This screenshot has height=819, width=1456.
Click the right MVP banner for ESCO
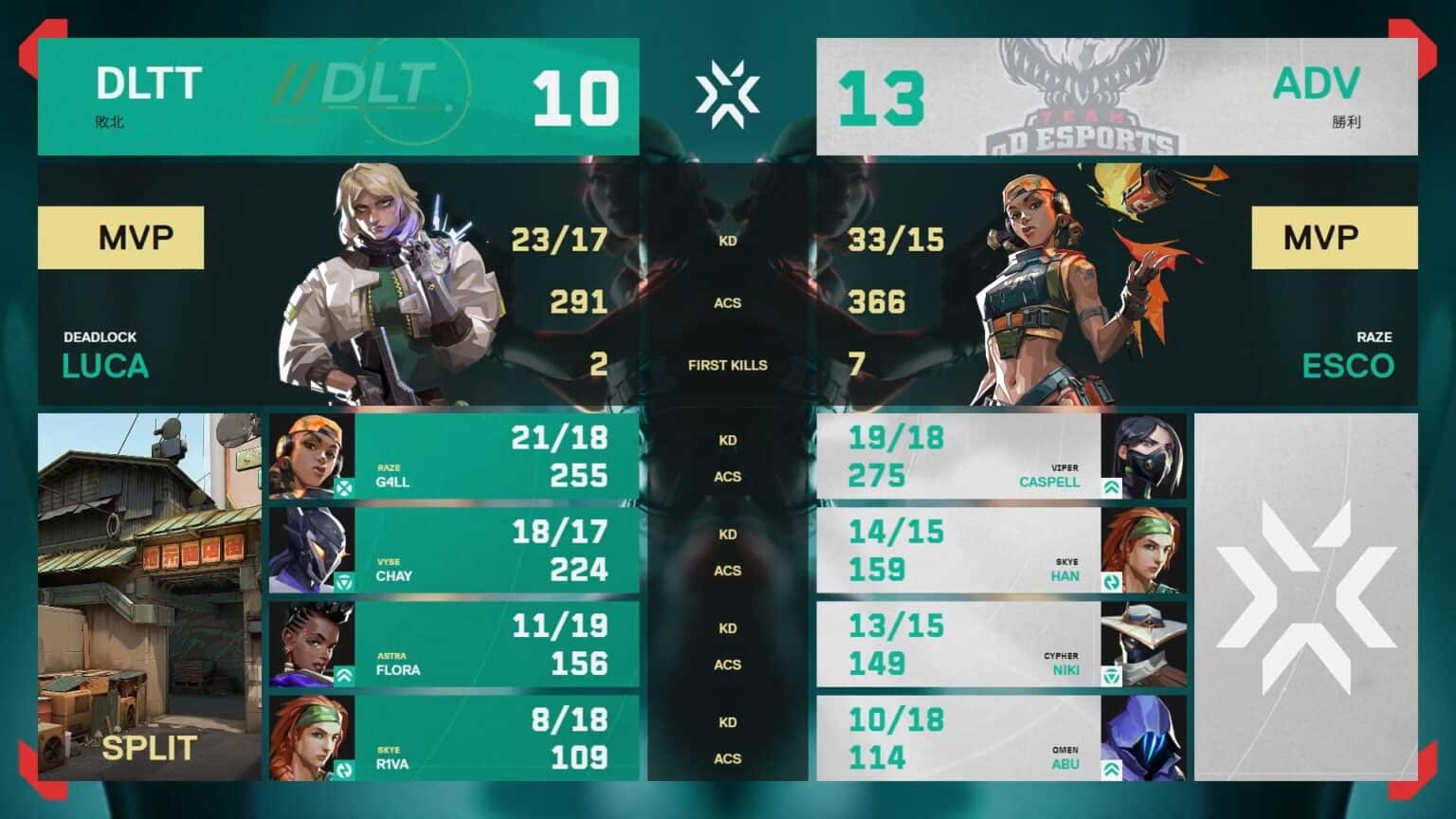point(1333,237)
